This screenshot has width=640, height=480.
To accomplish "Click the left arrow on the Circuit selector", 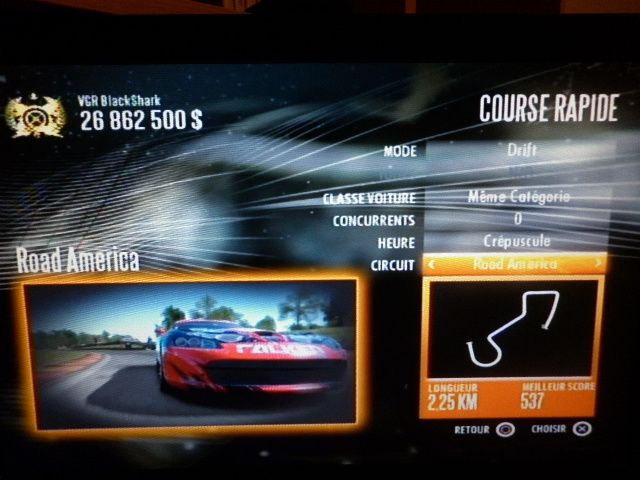I will (x=432, y=264).
